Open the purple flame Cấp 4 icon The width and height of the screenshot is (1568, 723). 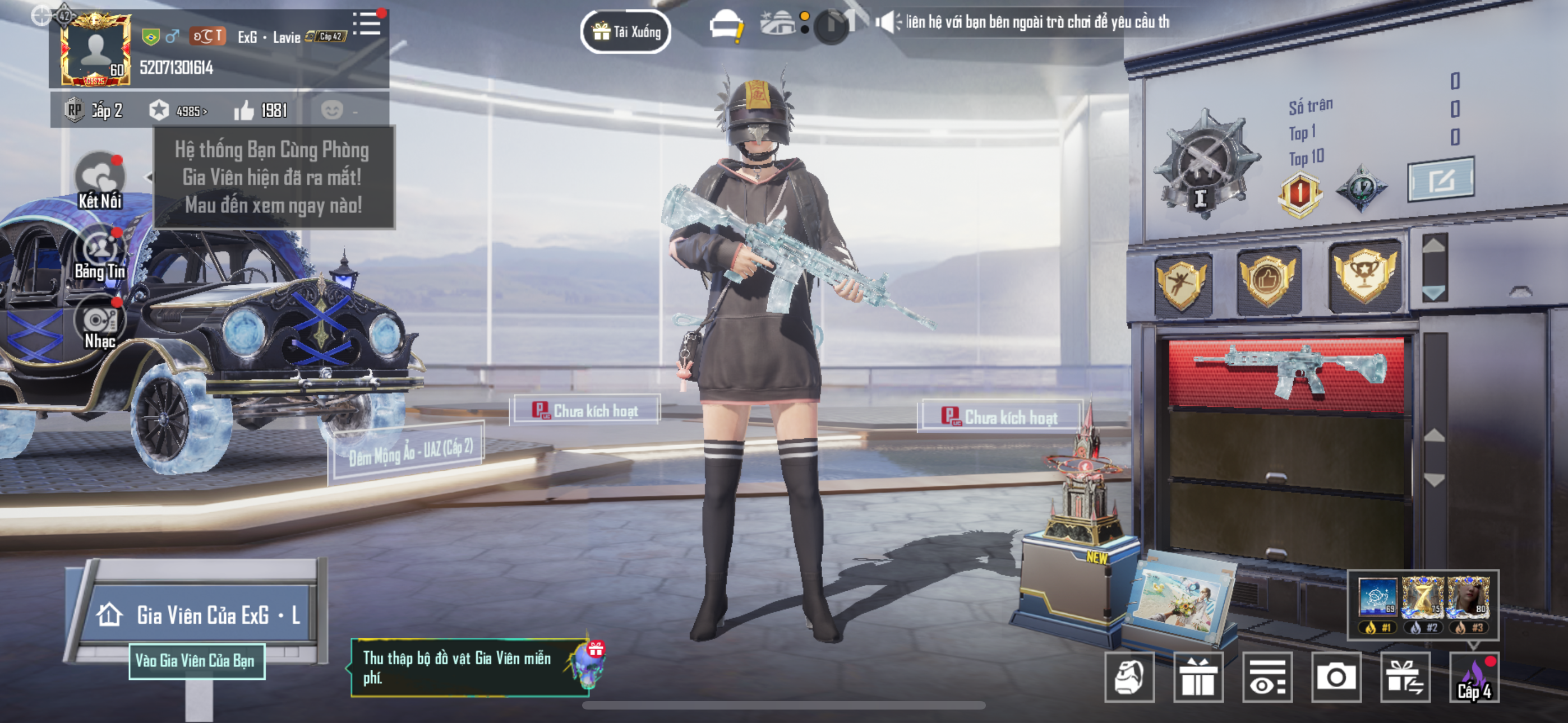click(x=1474, y=676)
